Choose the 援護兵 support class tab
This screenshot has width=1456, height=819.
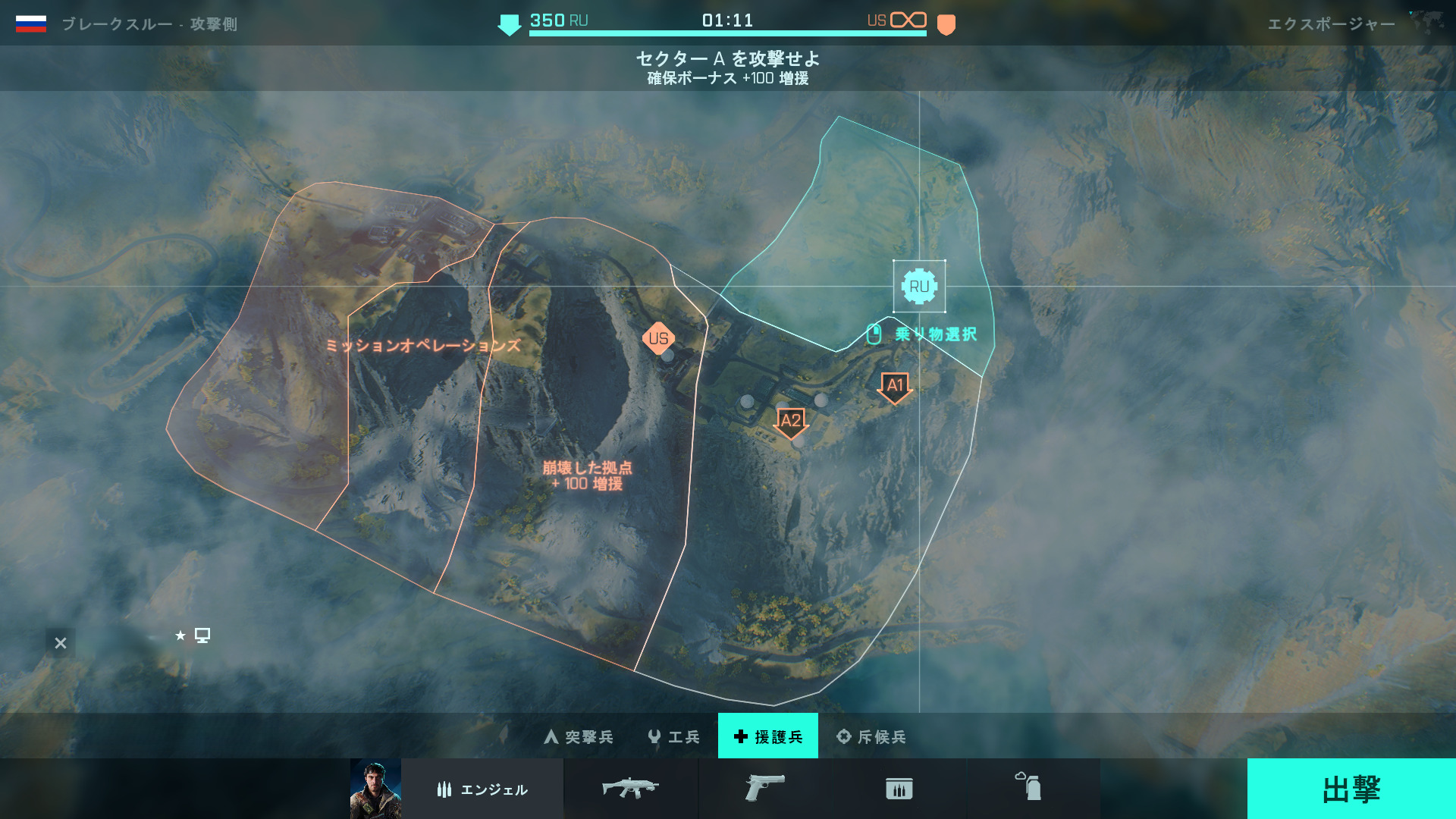pyautogui.click(x=767, y=736)
